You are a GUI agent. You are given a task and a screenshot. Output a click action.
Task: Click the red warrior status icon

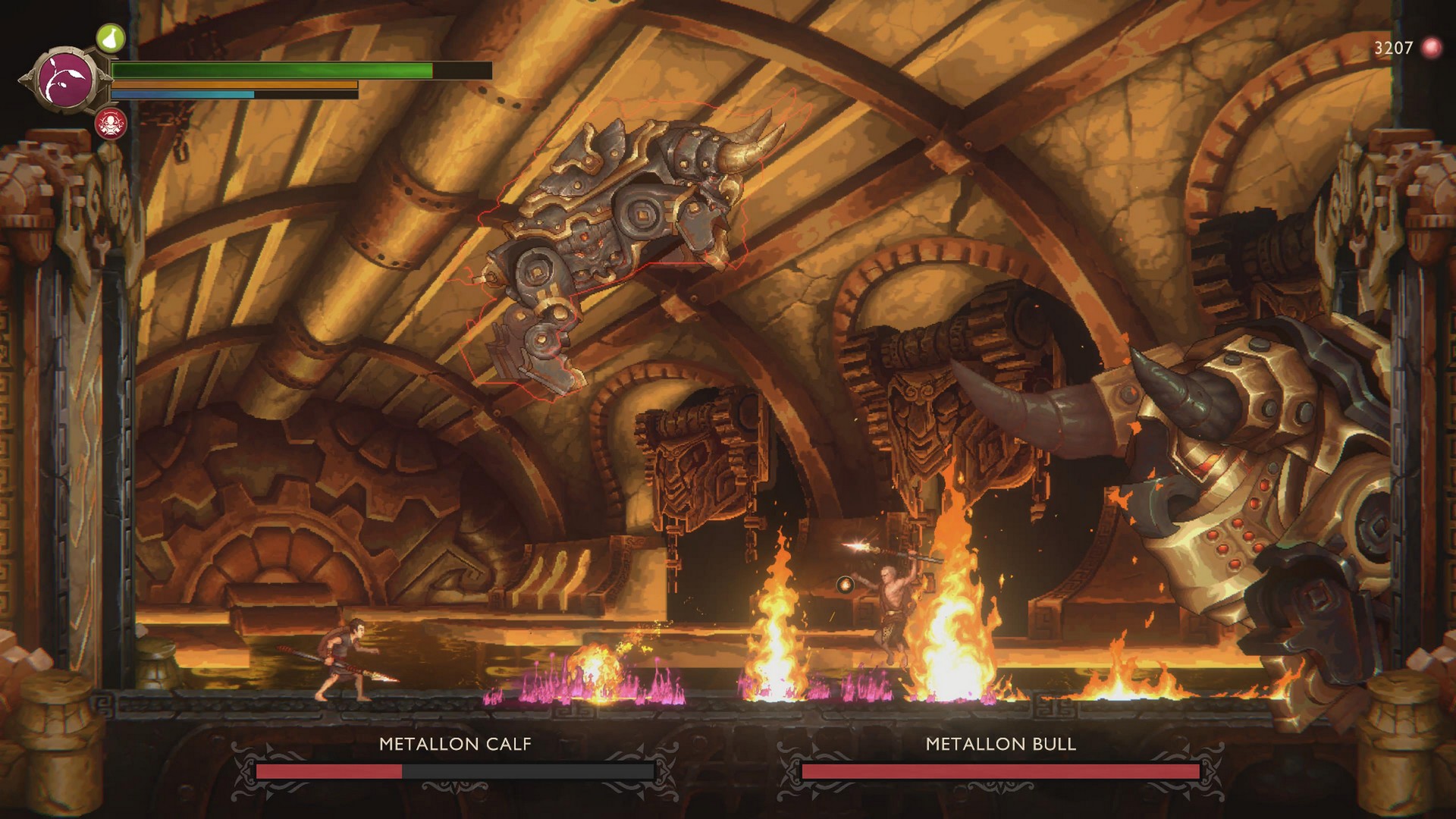[x=111, y=123]
